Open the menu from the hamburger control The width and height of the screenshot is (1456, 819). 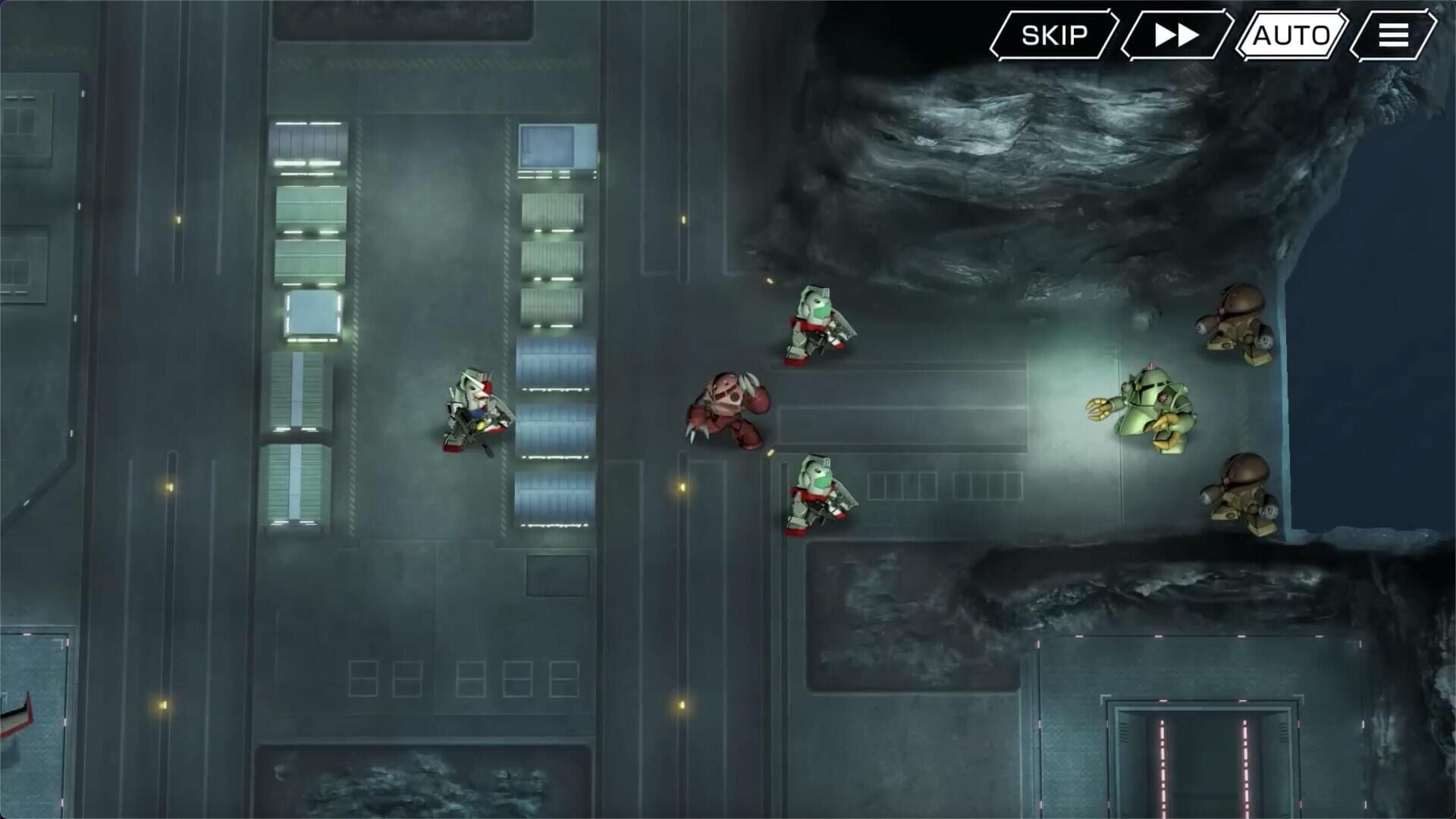[1394, 33]
